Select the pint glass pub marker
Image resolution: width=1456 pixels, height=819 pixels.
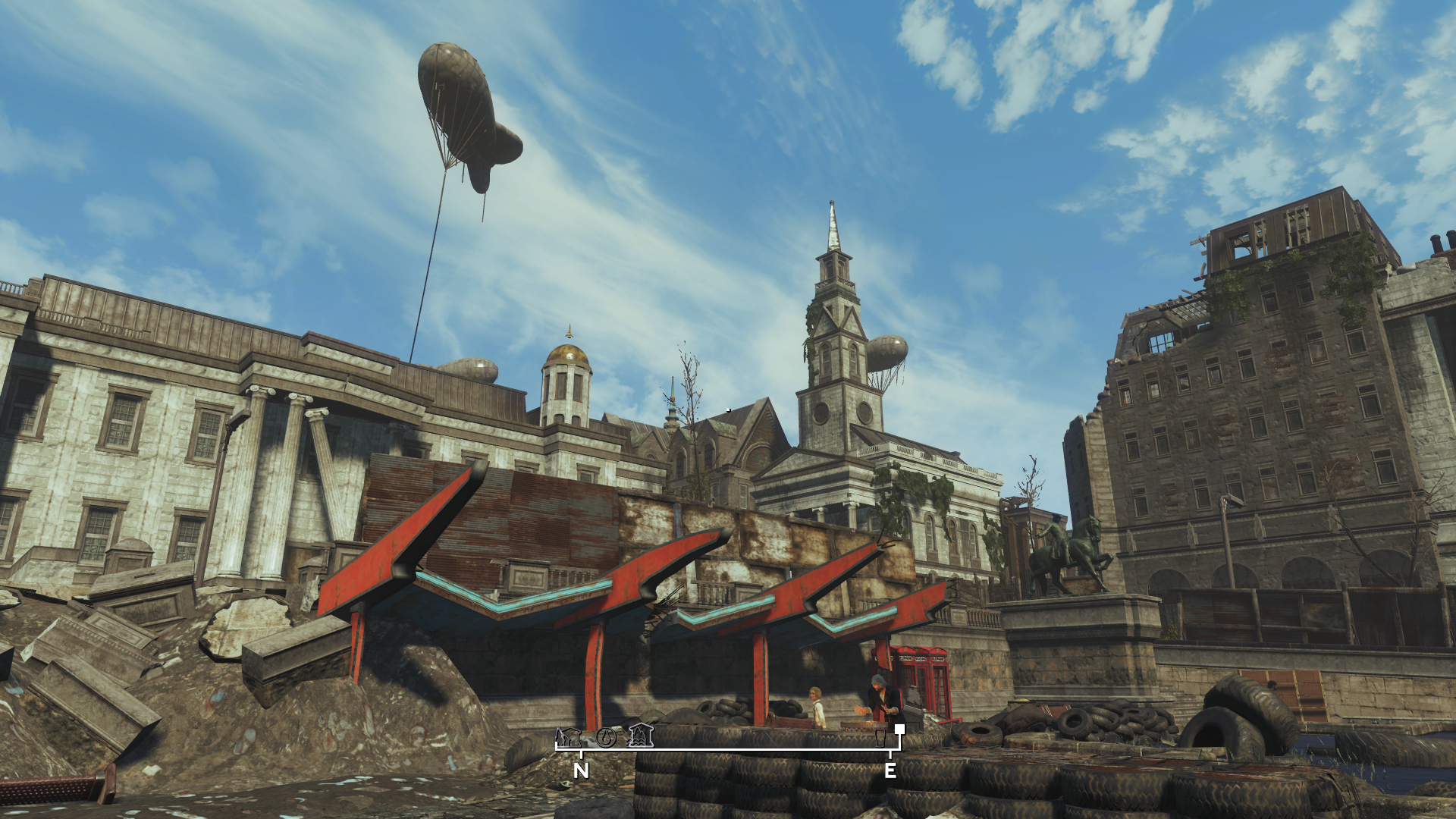[880, 737]
